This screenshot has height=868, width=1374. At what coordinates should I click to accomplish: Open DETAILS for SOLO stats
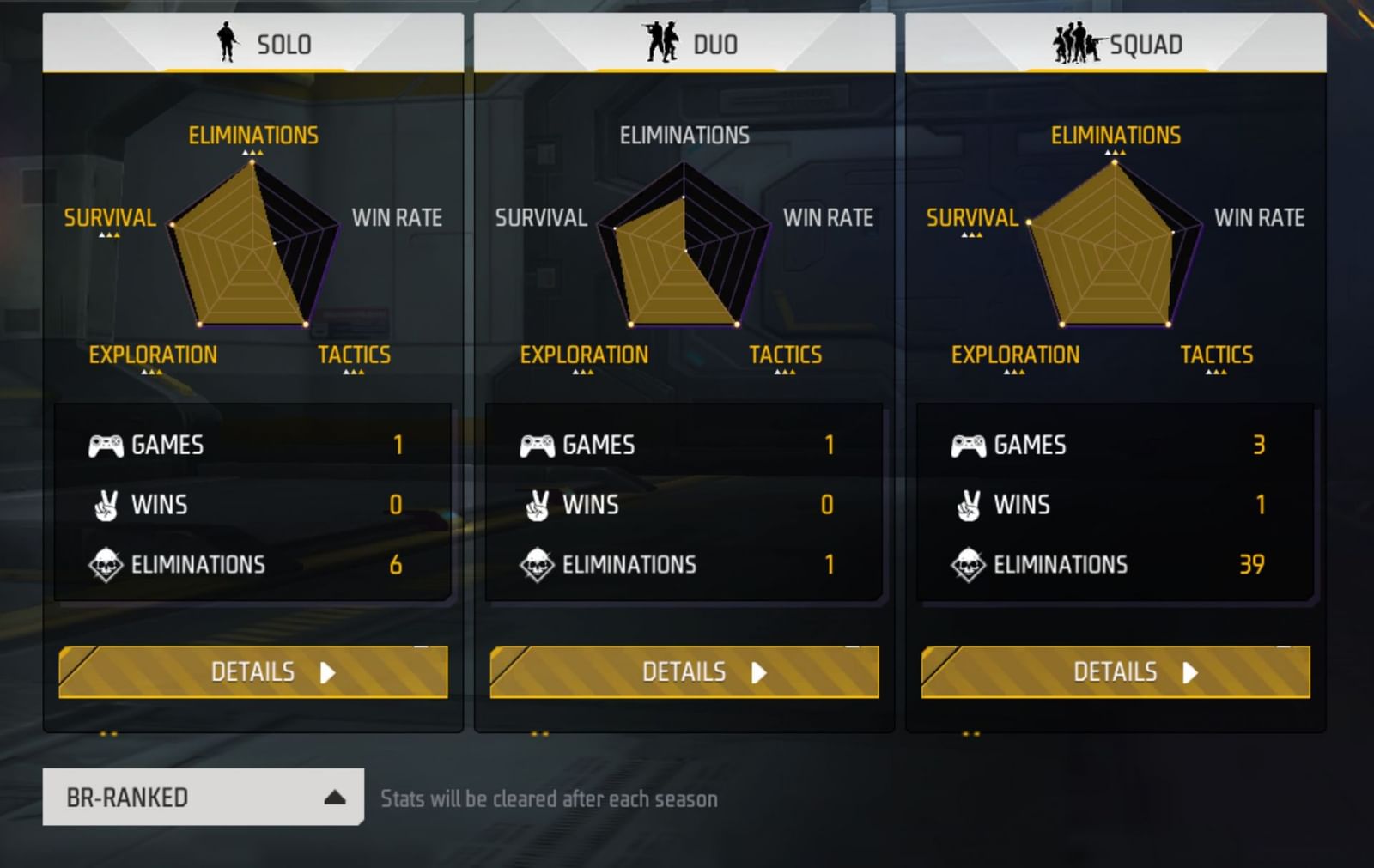253,672
